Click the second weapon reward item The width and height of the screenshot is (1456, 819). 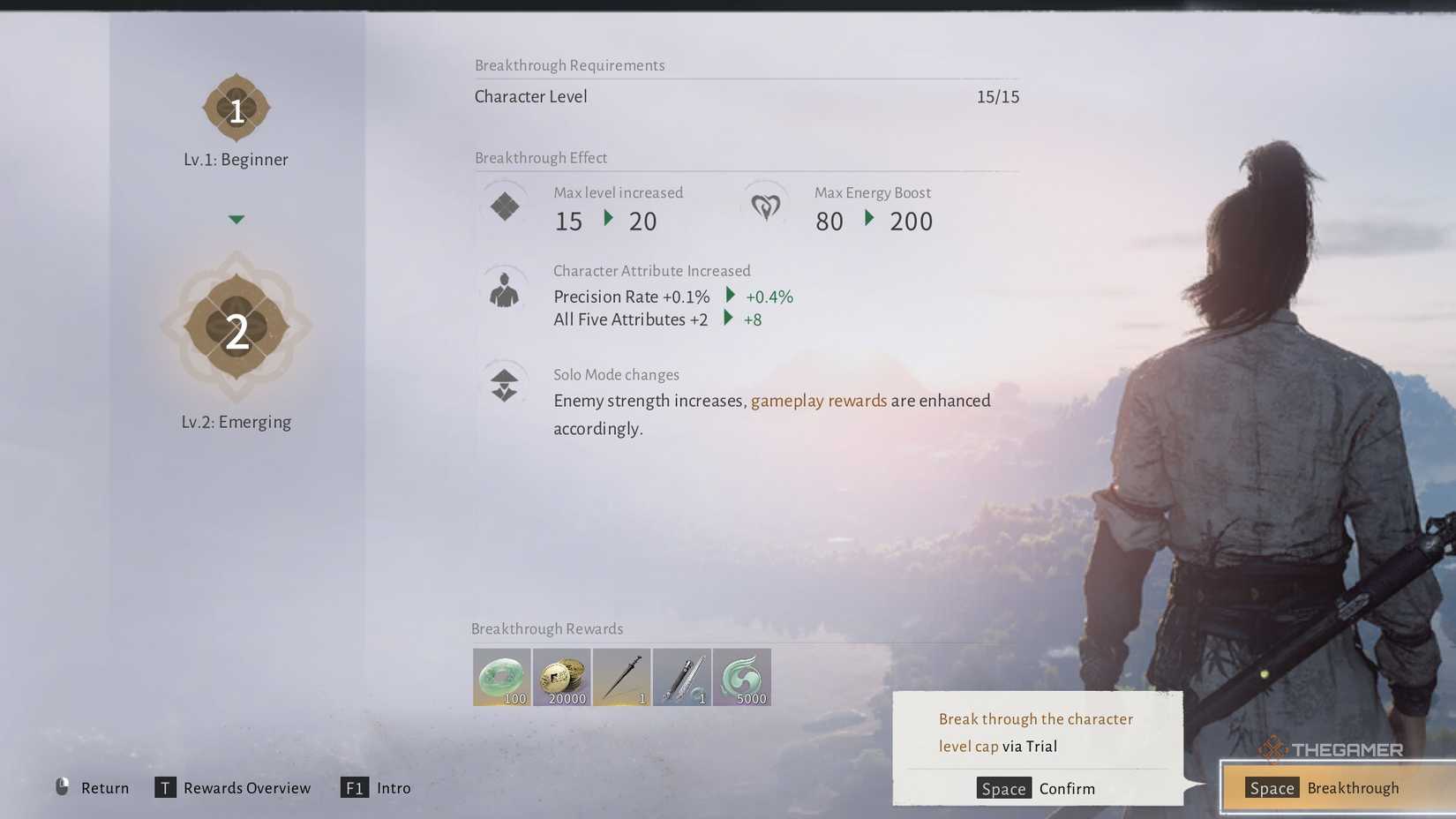tap(681, 676)
